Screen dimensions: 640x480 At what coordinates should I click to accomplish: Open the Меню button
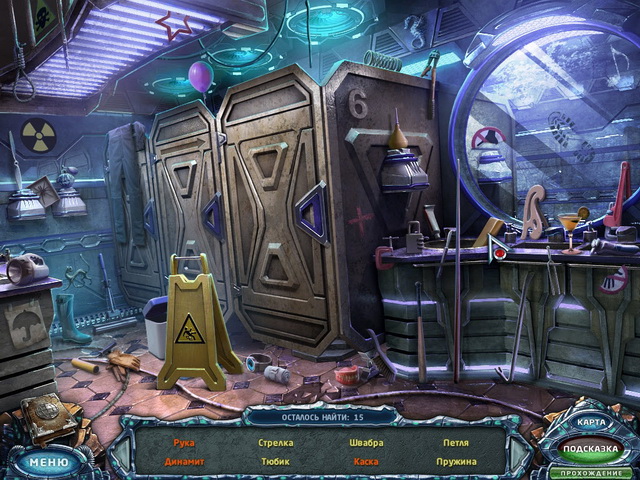tap(46, 462)
